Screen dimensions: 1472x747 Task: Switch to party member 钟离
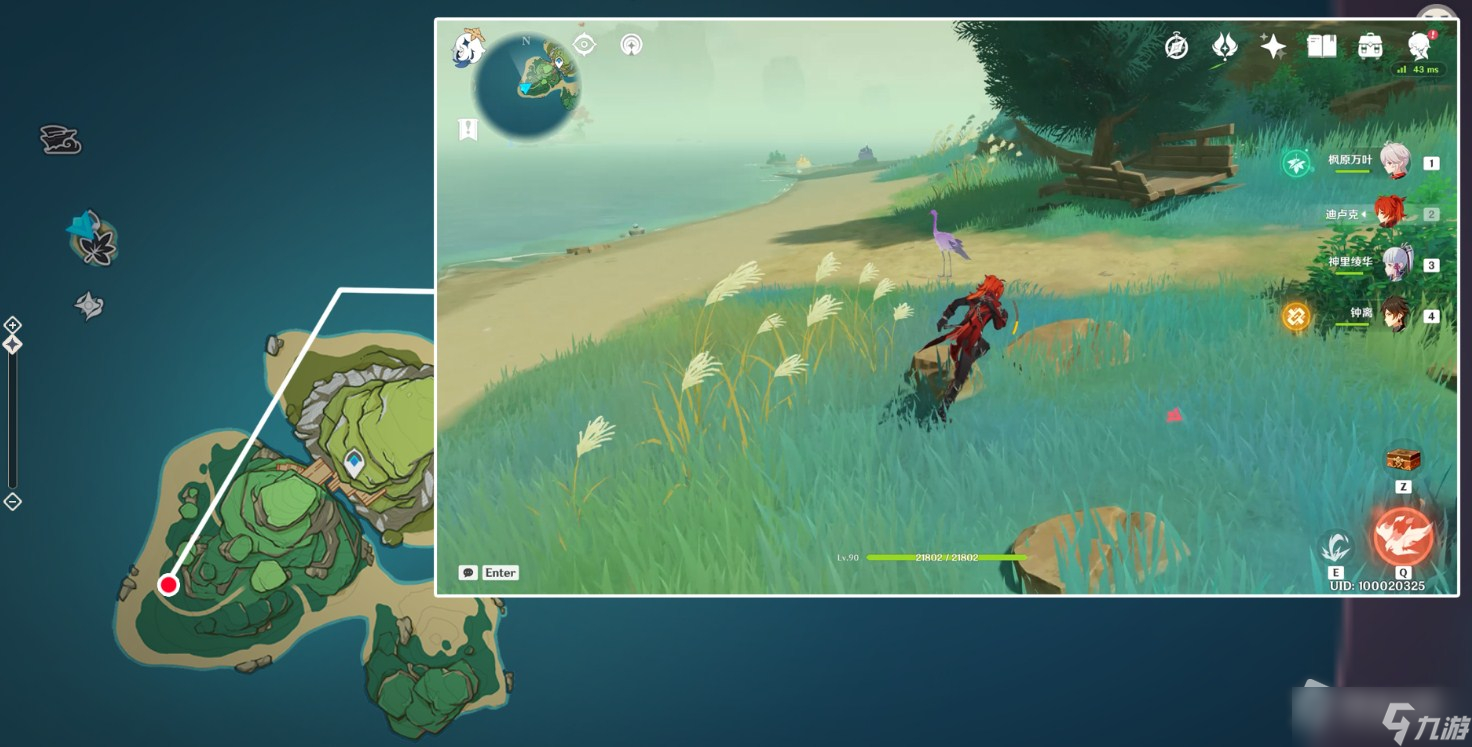(1394, 315)
